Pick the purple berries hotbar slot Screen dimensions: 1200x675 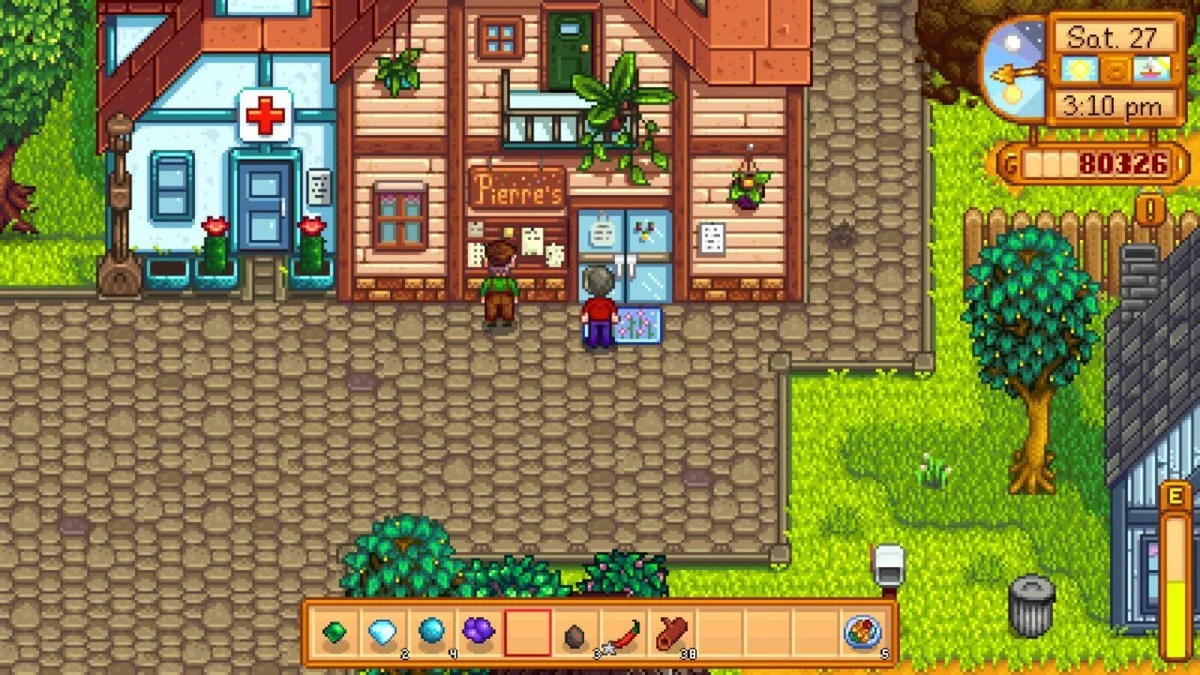pyautogui.click(x=478, y=633)
